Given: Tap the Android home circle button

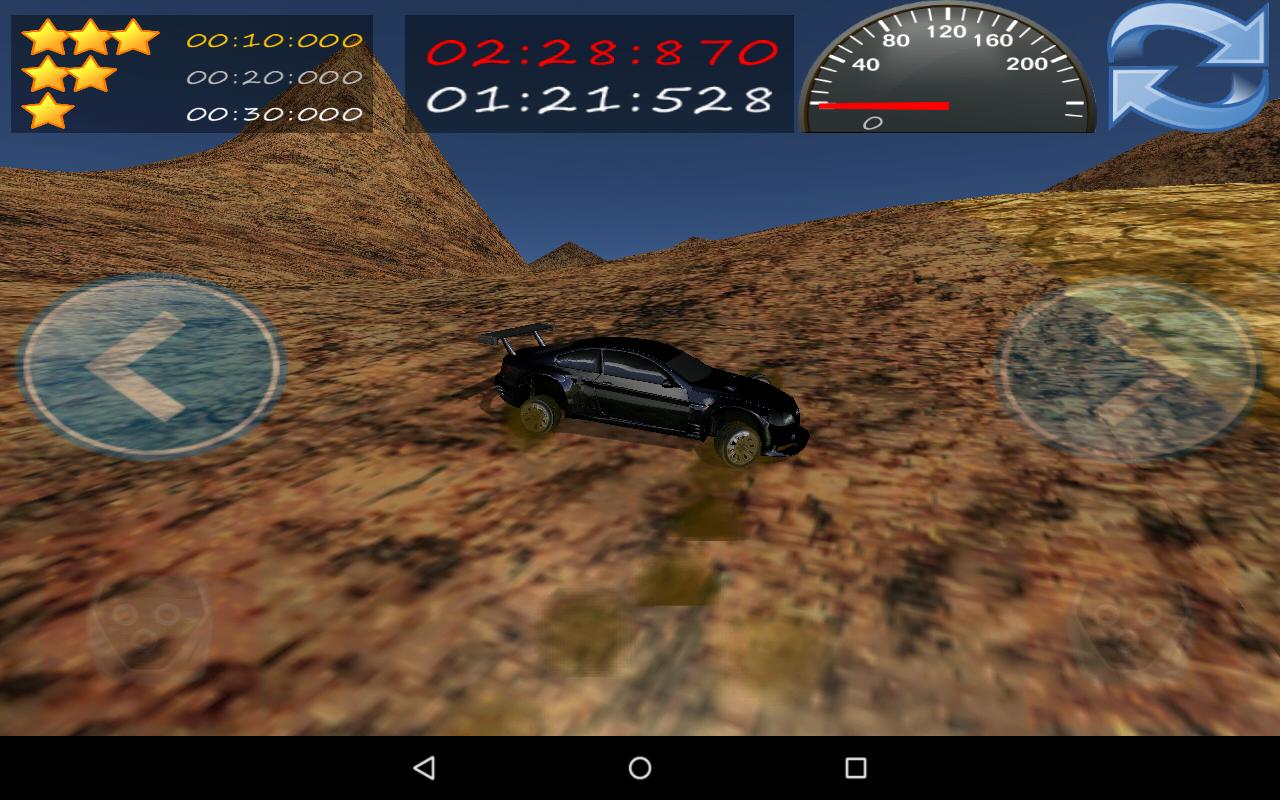Looking at the screenshot, I should (639, 767).
